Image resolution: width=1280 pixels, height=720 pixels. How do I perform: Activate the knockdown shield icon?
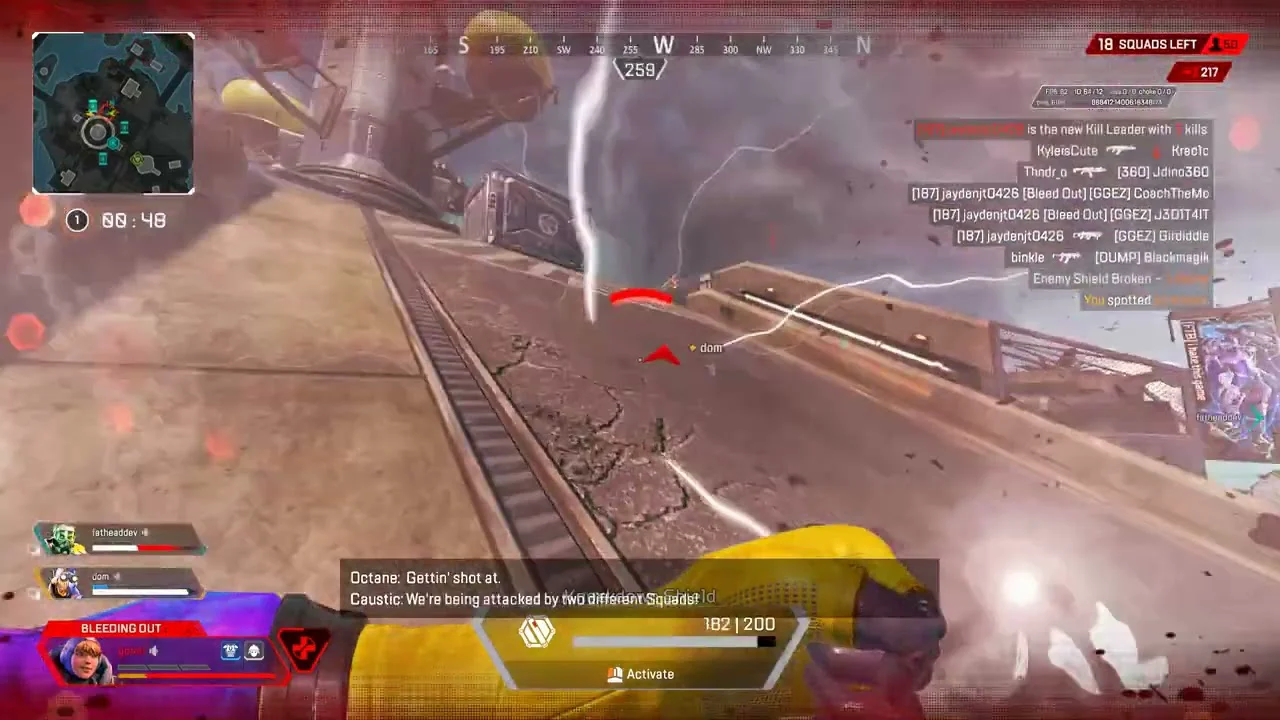537,632
